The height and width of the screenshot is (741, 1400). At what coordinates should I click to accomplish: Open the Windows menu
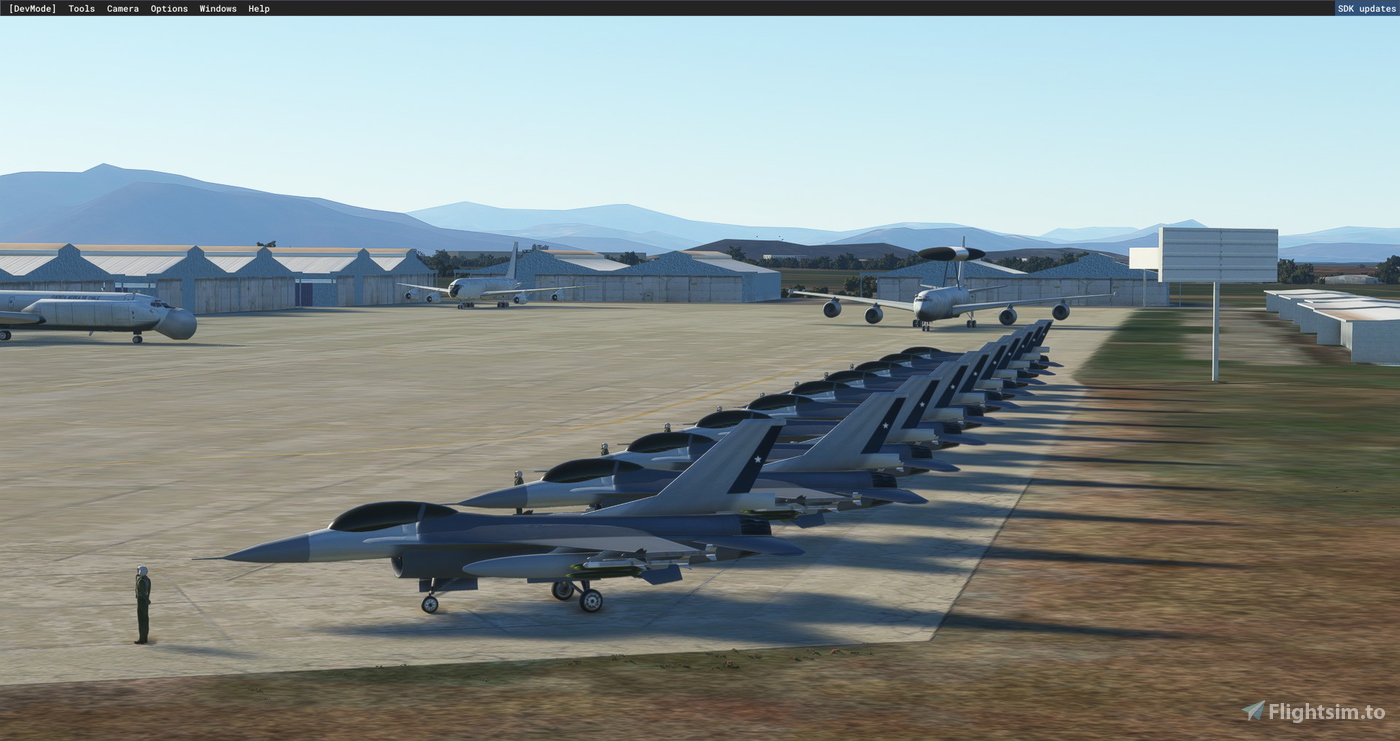tap(217, 8)
